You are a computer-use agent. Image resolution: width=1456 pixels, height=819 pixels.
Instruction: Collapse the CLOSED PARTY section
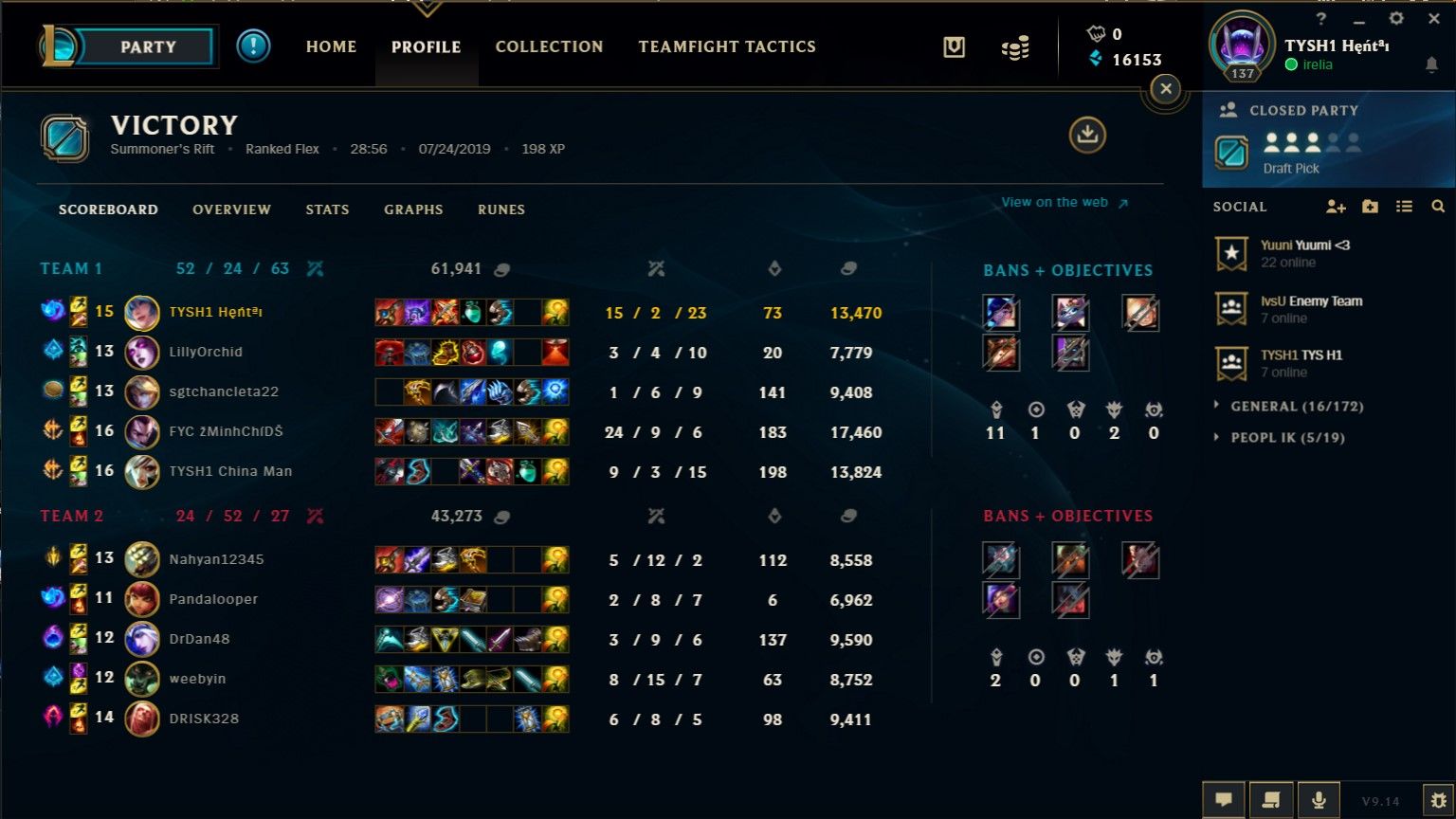point(1290,110)
